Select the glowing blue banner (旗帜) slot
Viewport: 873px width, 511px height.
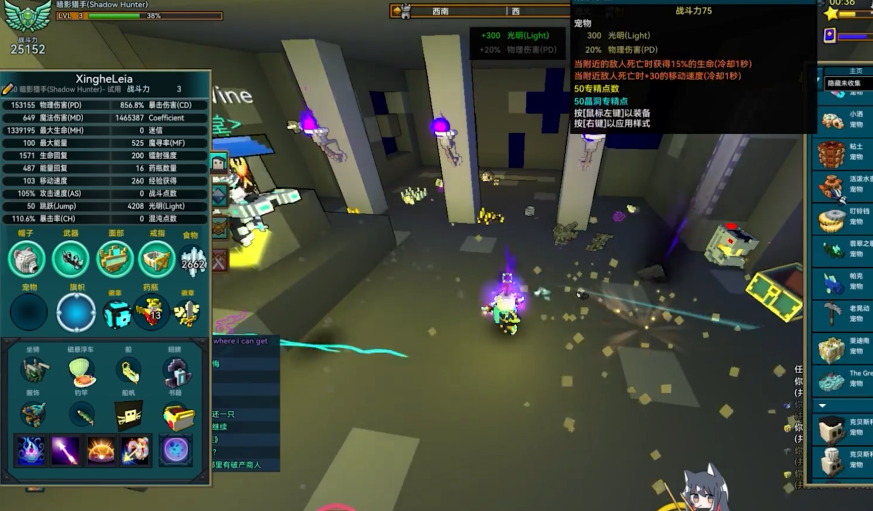click(x=76, y=312)
